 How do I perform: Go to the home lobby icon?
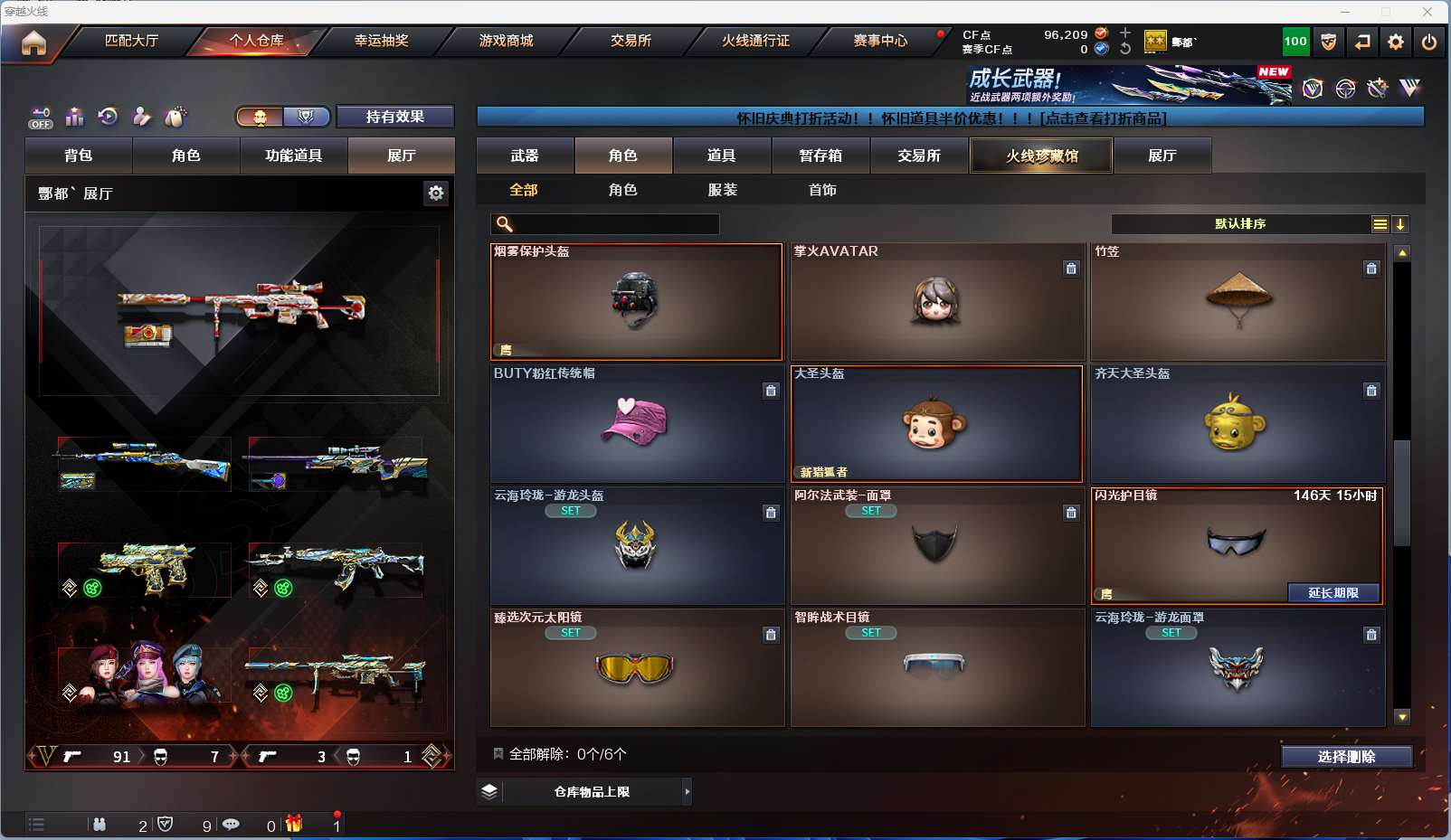[x=33, y=42]
